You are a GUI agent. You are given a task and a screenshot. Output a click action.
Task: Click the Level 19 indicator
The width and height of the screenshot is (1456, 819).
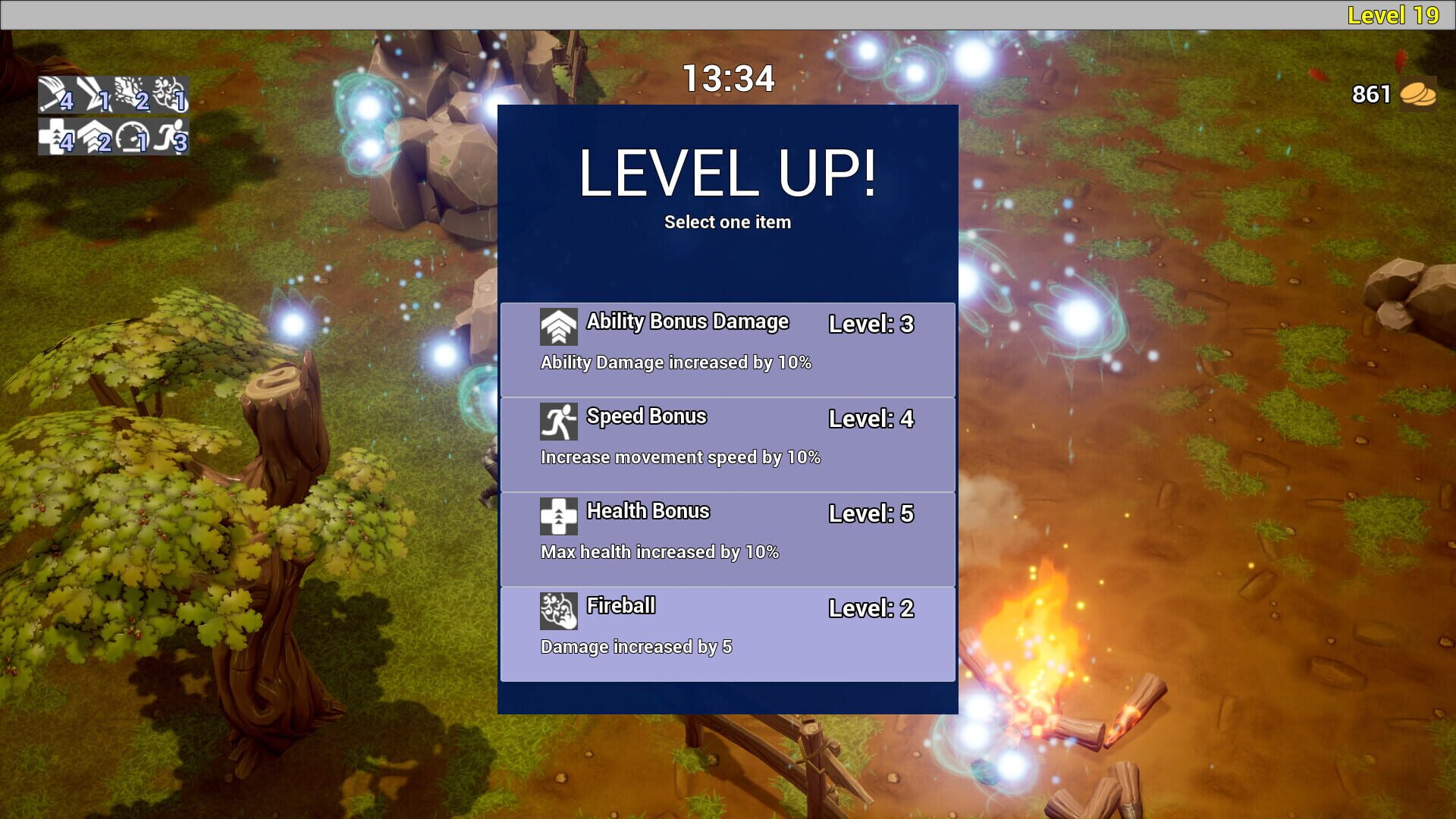(x=1395, y=14)
